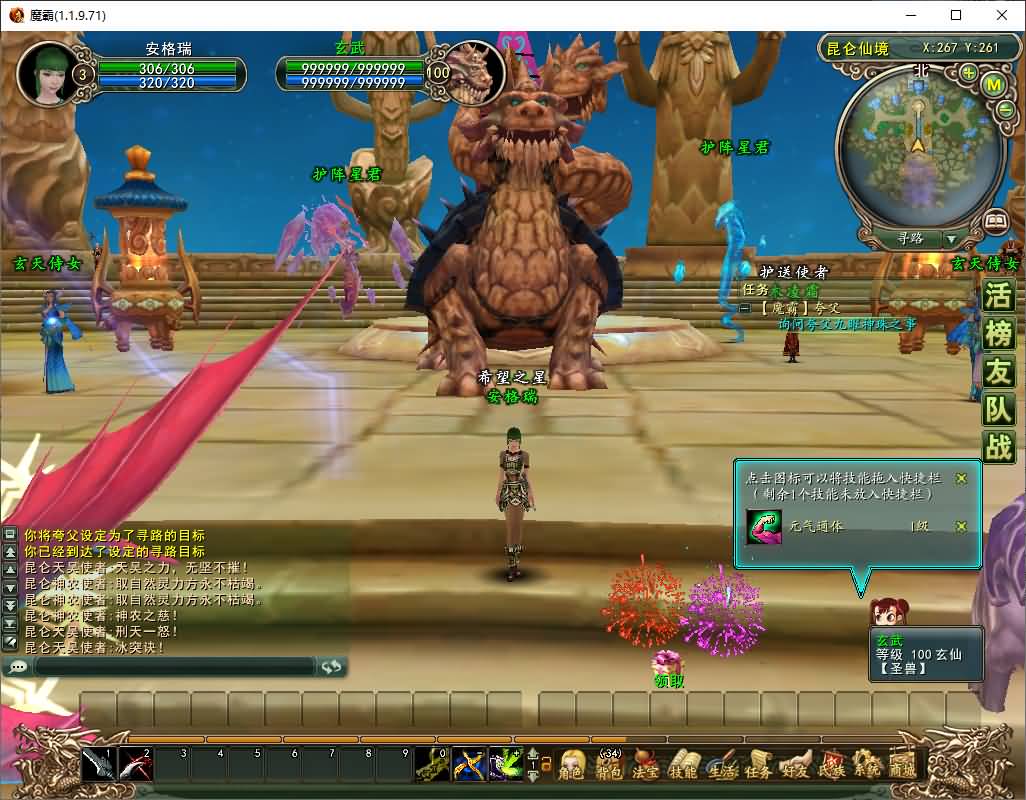This screenshot has height=800, width=1026.
Task: Click the minimap zoom-in plus button
Action: point(969,73)
